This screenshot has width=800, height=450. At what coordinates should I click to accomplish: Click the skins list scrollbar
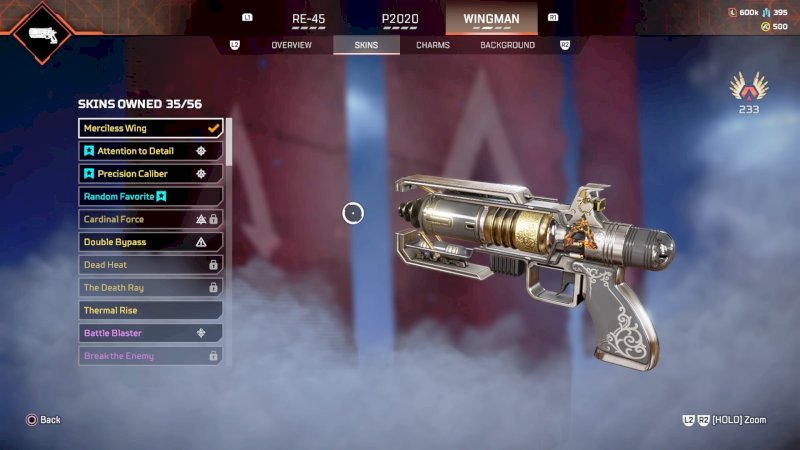click(229, 142)
